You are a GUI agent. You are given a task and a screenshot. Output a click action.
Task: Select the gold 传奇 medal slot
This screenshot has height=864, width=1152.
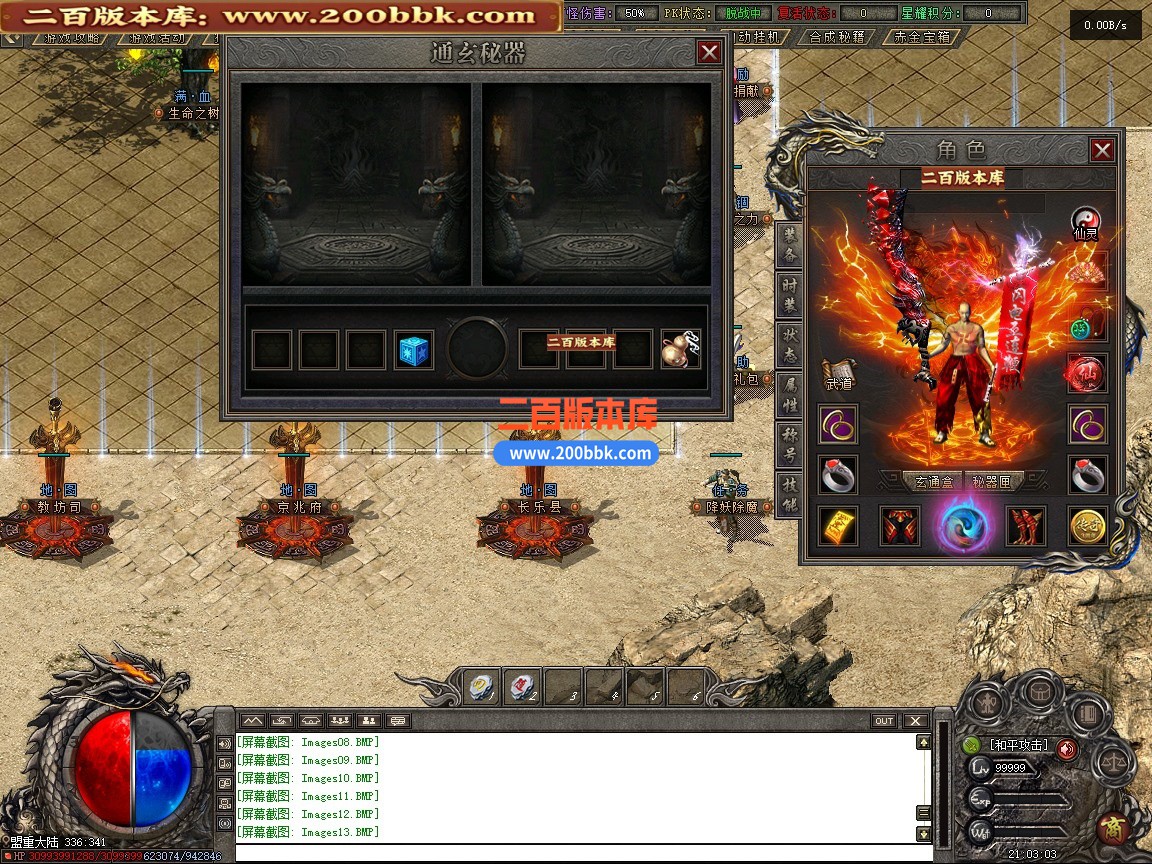click(1087, 526)
